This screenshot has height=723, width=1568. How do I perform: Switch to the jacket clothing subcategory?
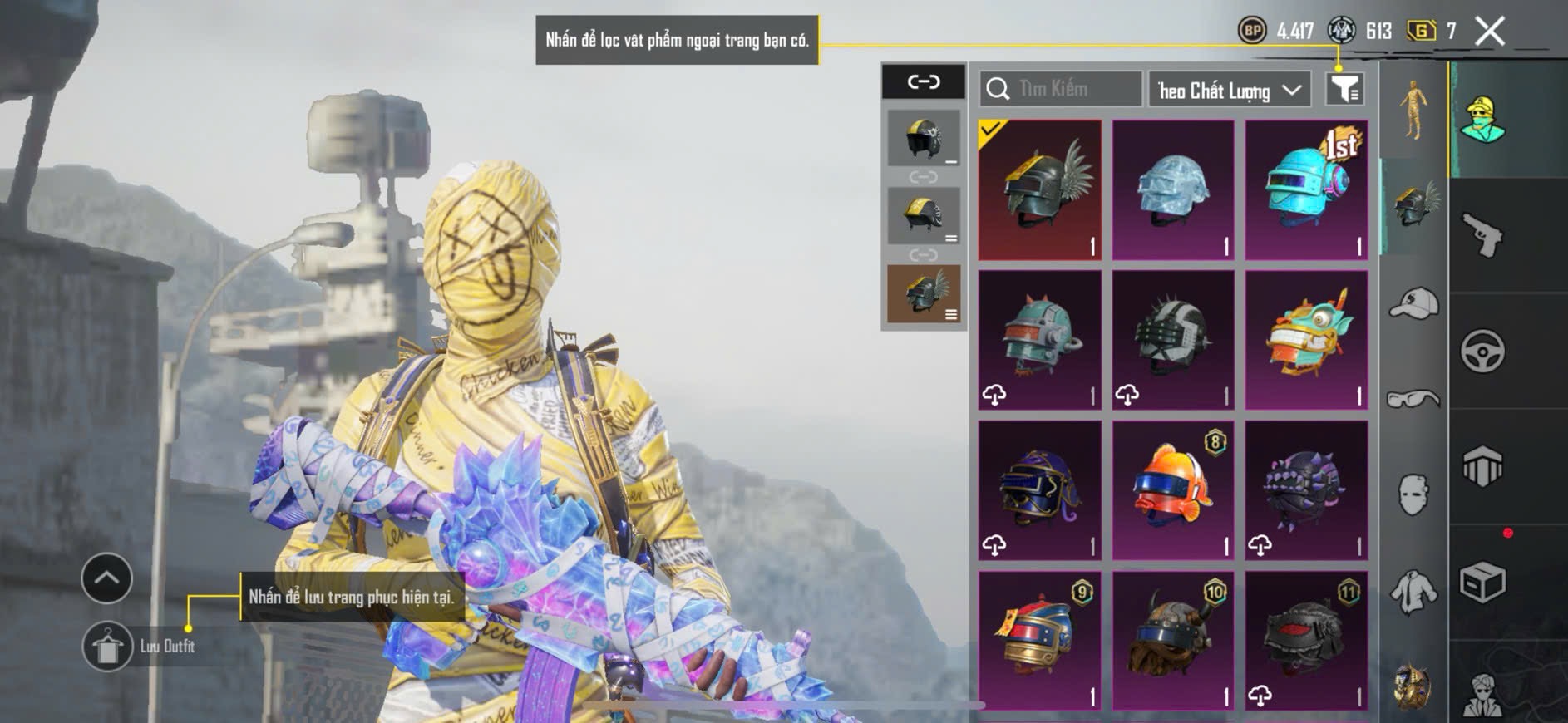pos(1413,593)
